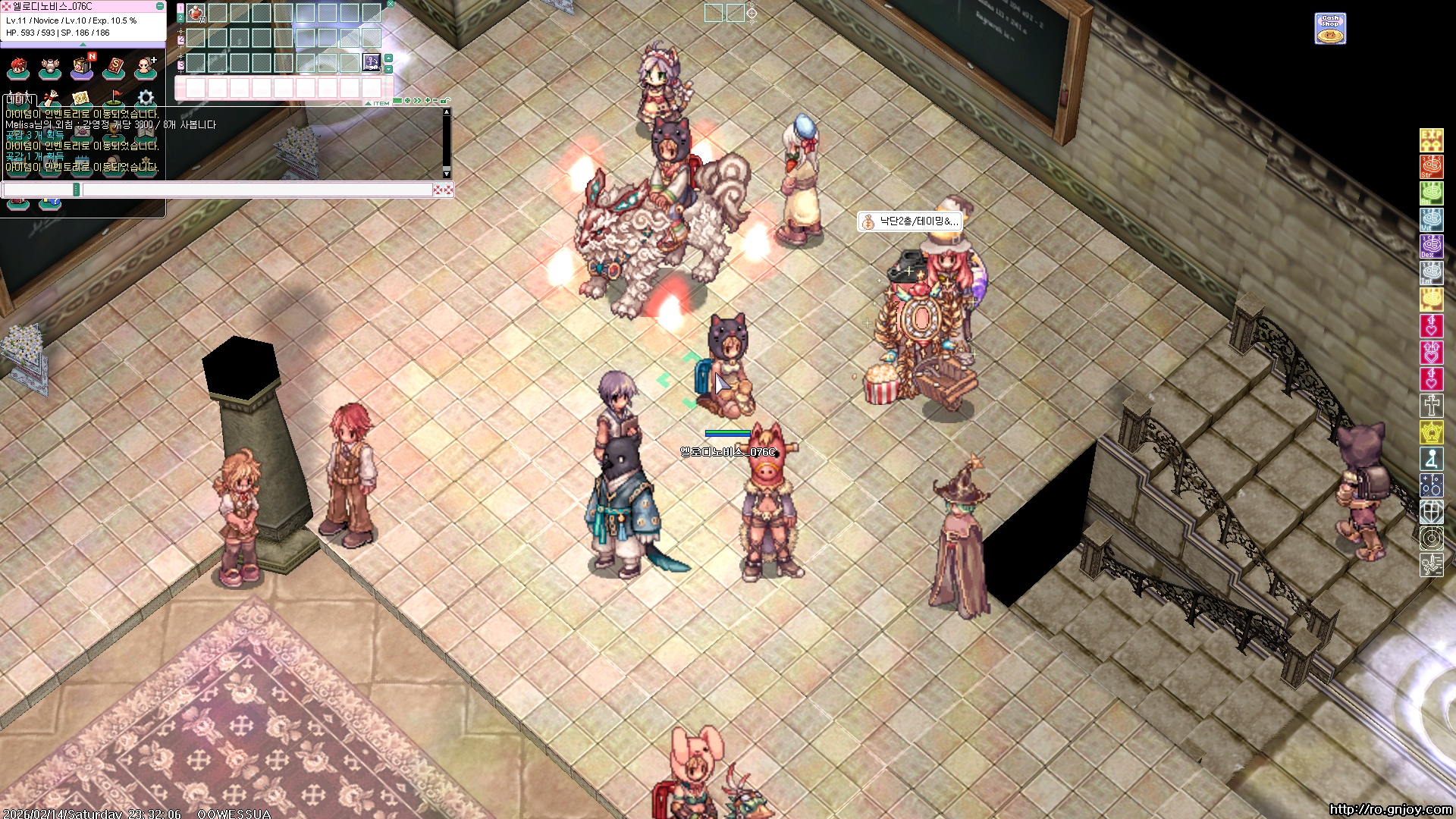Image resolution: width=1456 pixels, height=819 pixels.
Task: Click the EXP boost buff icon
Action: 1431,140
